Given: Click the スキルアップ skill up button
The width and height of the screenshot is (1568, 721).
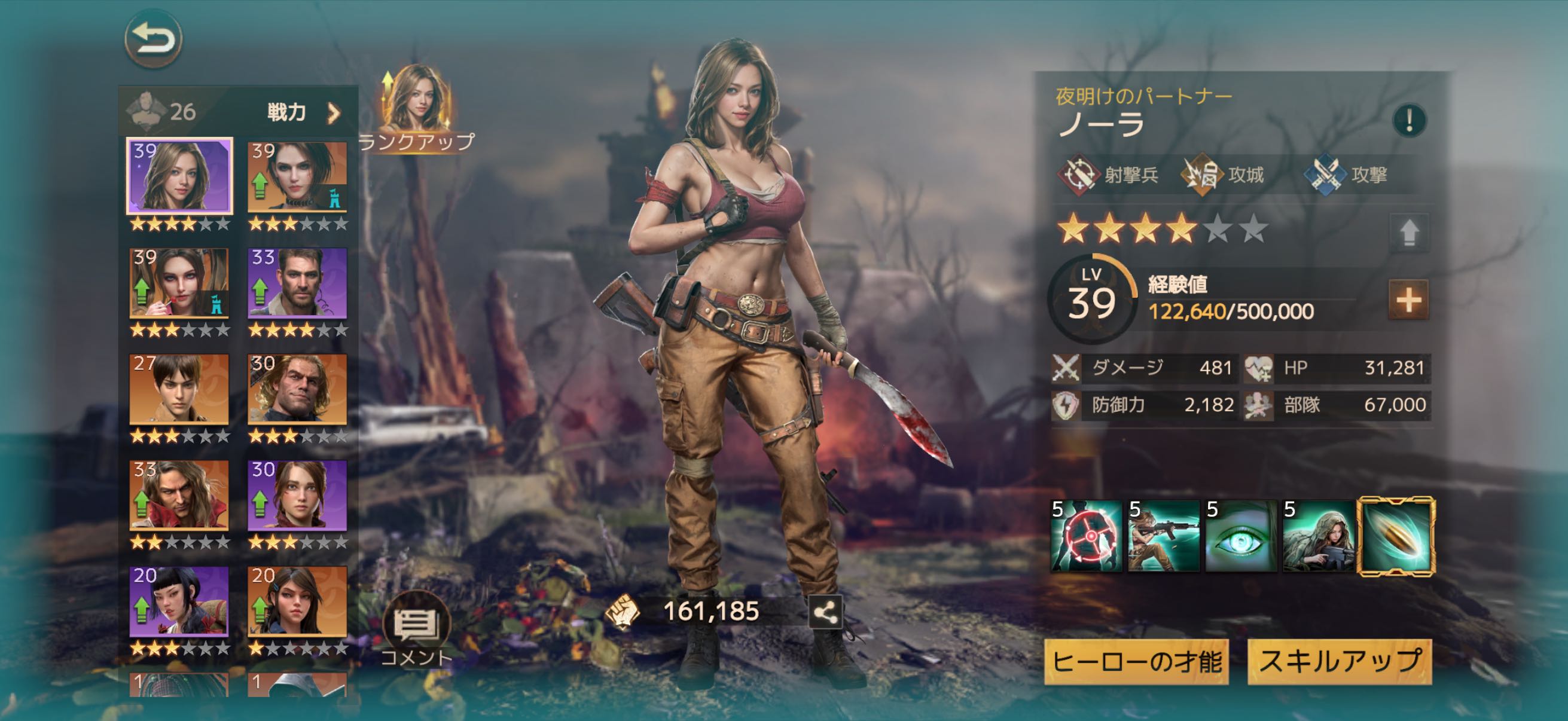Looking at the screenshot, I should point(1339,662).
